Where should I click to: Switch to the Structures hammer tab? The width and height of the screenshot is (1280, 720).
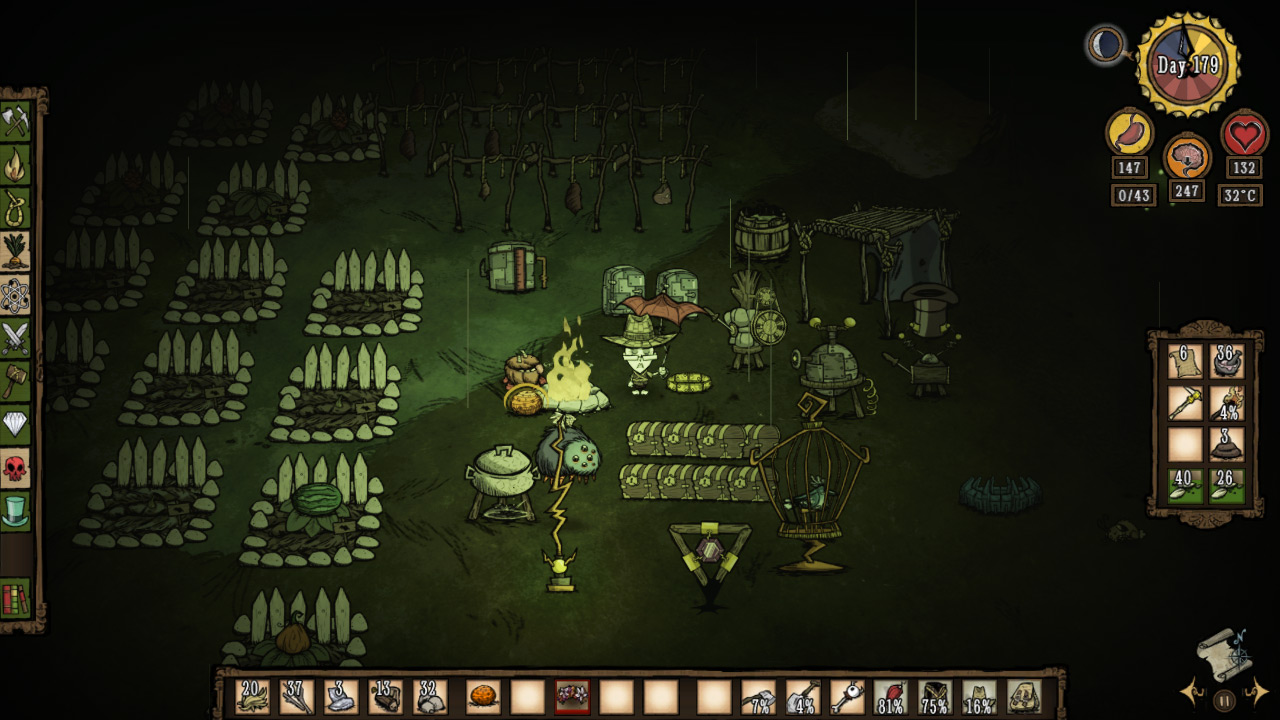pos(17,381)
